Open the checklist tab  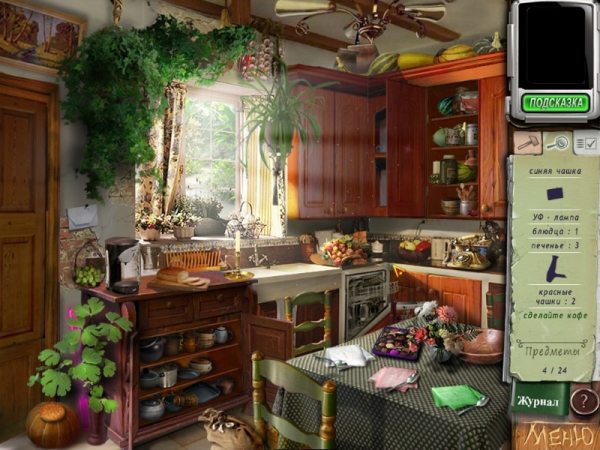tap(585, 143)
